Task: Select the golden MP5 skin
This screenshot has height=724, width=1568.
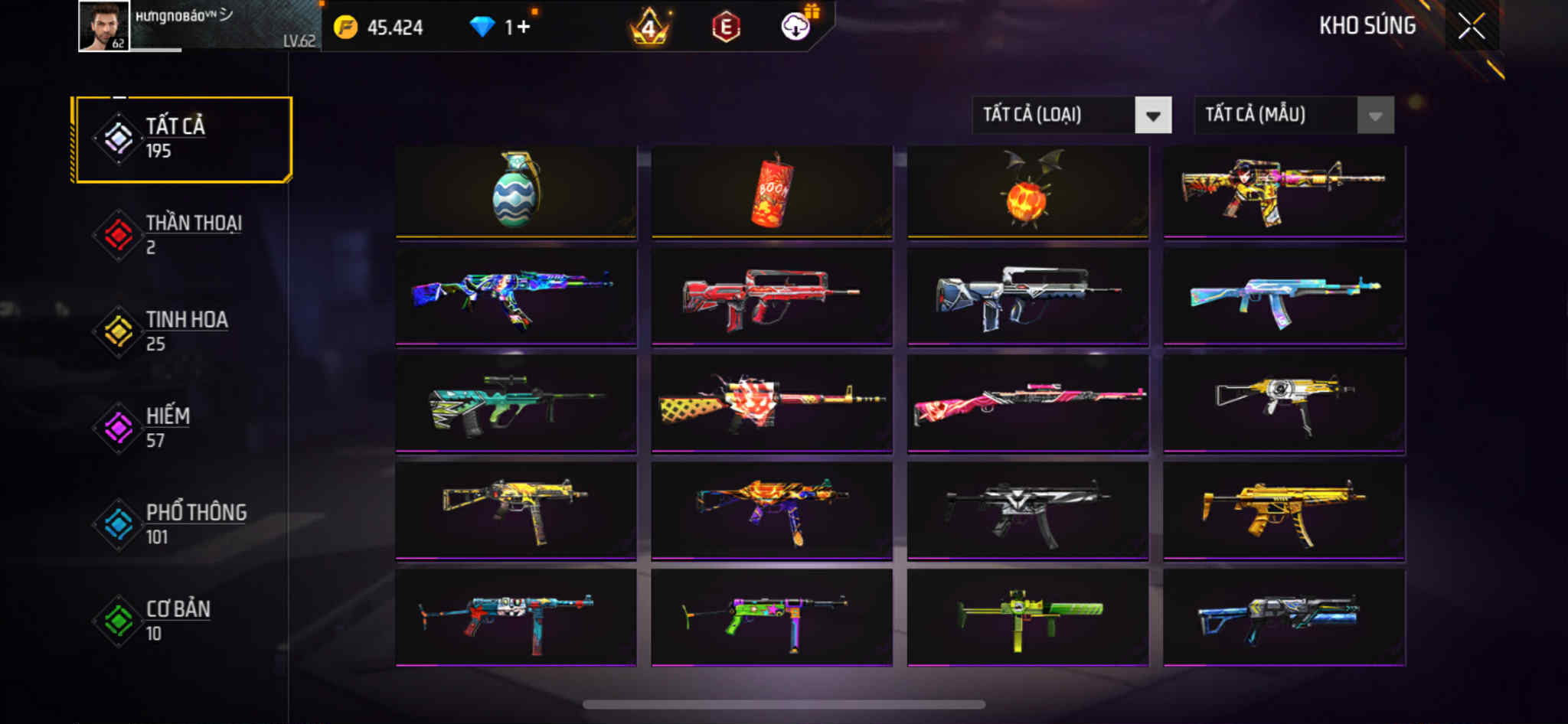Action: pos(1284,510)
